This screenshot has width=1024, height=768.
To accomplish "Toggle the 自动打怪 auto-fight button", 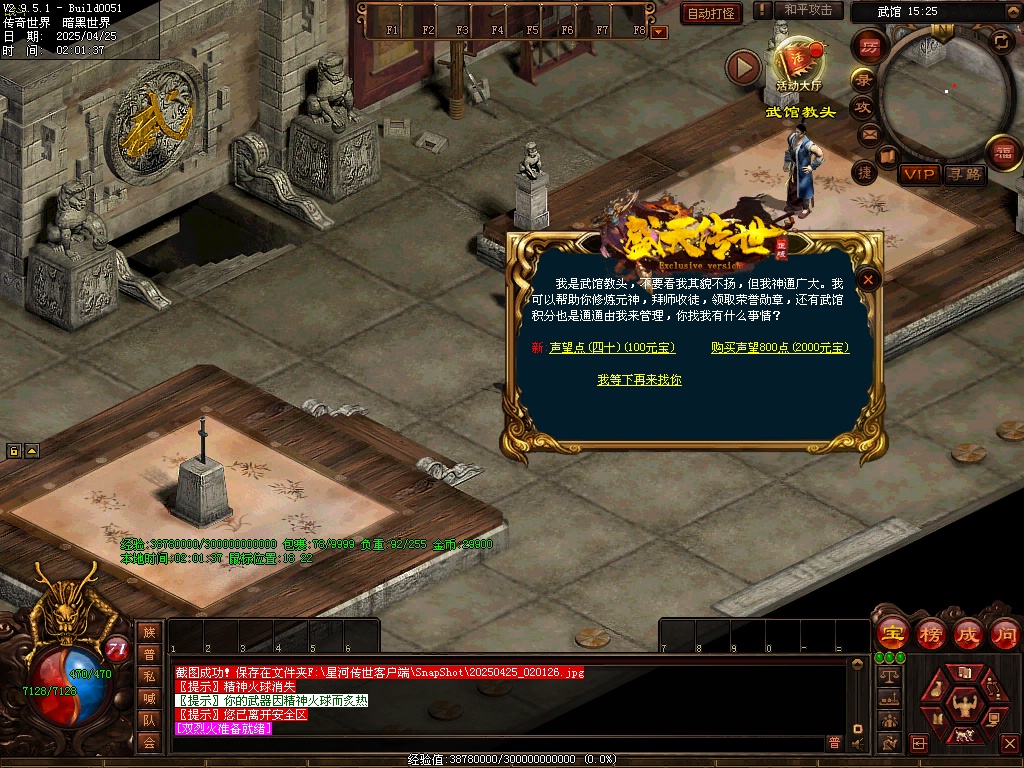I will 711,13.
